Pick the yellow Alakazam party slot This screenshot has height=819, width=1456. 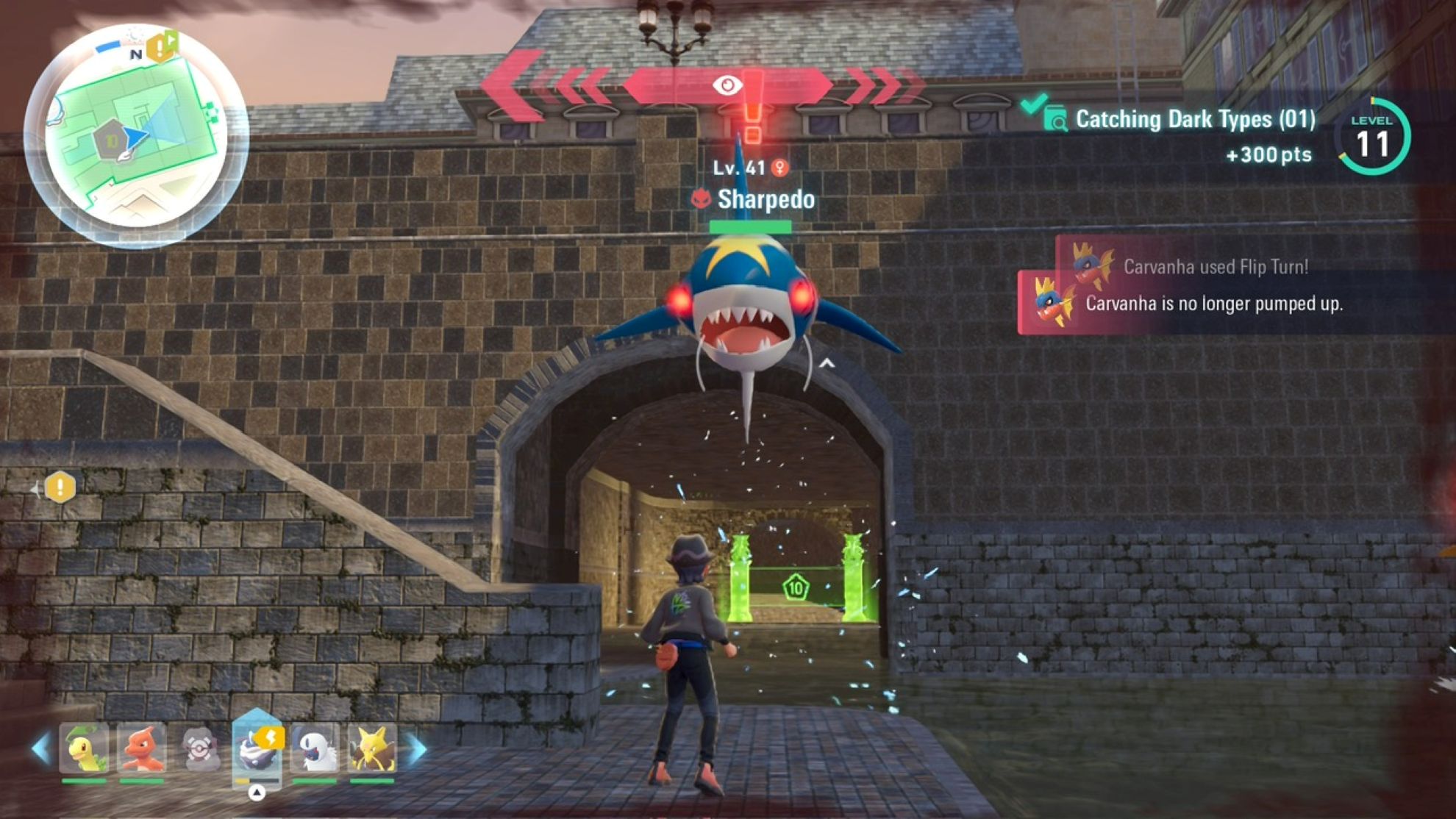click(372, 749)
